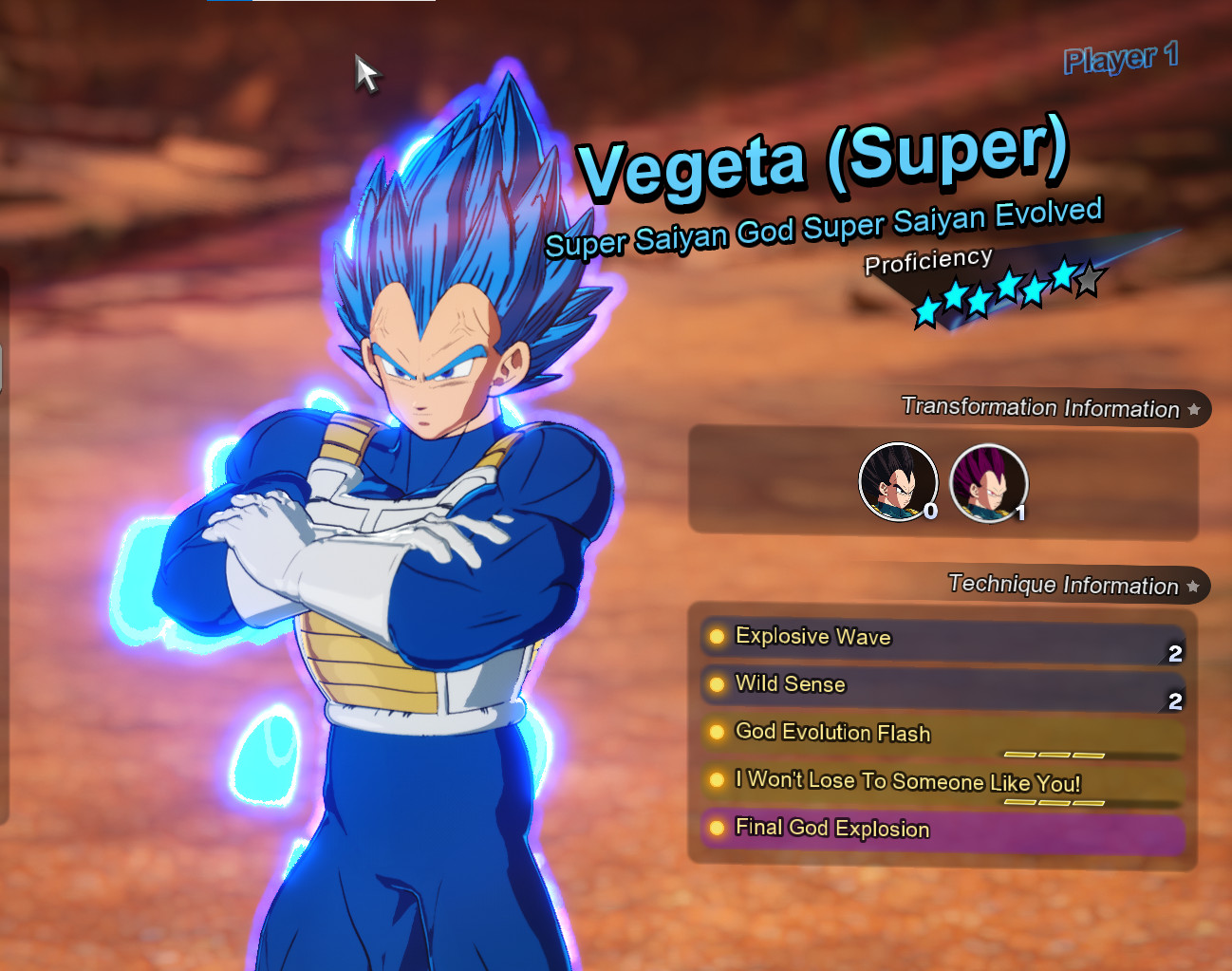Screen dimensions: 1232x971
Task: Select I Won't Lose To Someone Like You!
Action: 942,783
